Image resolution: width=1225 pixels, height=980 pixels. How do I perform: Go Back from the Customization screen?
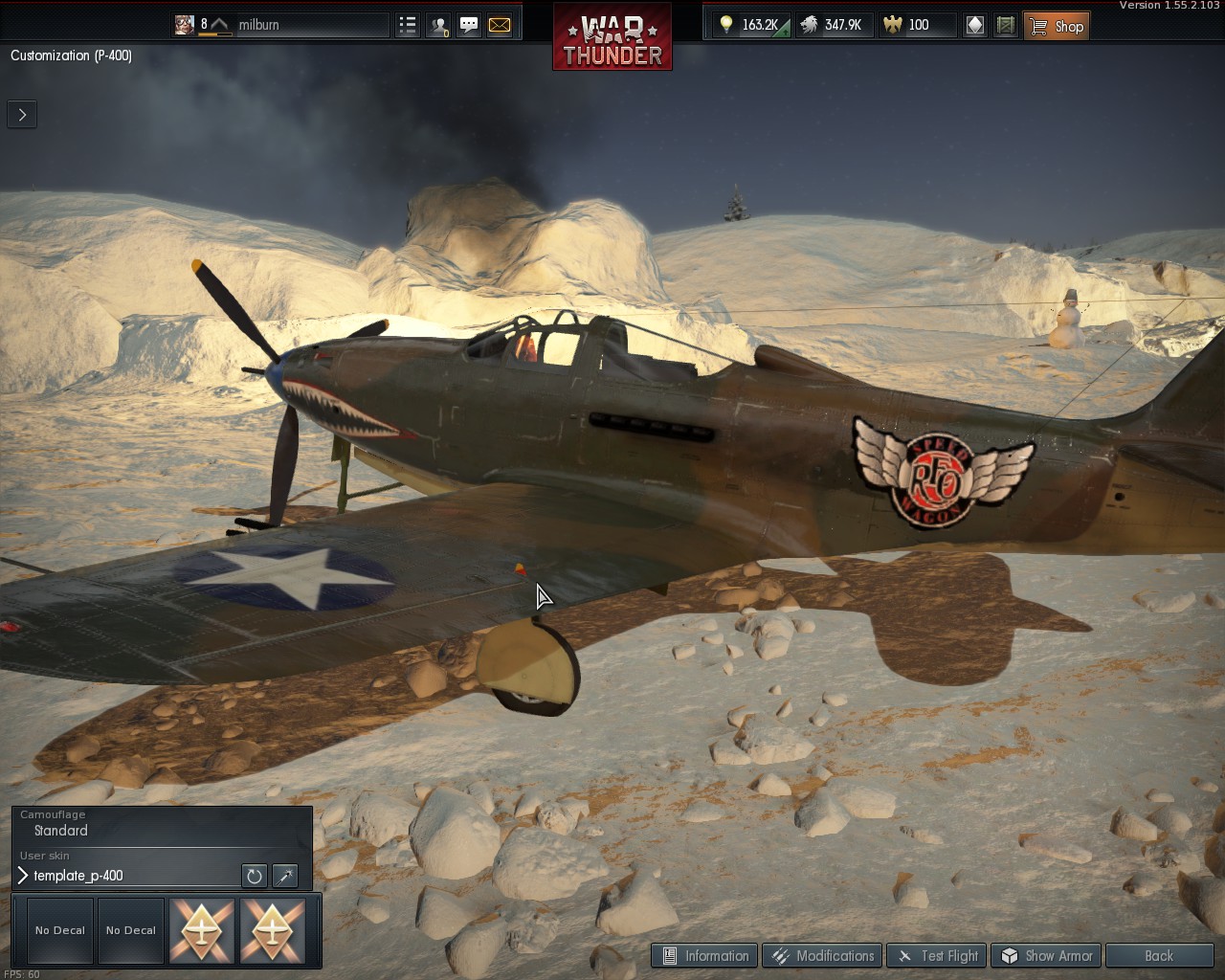tap(1158, 955)
